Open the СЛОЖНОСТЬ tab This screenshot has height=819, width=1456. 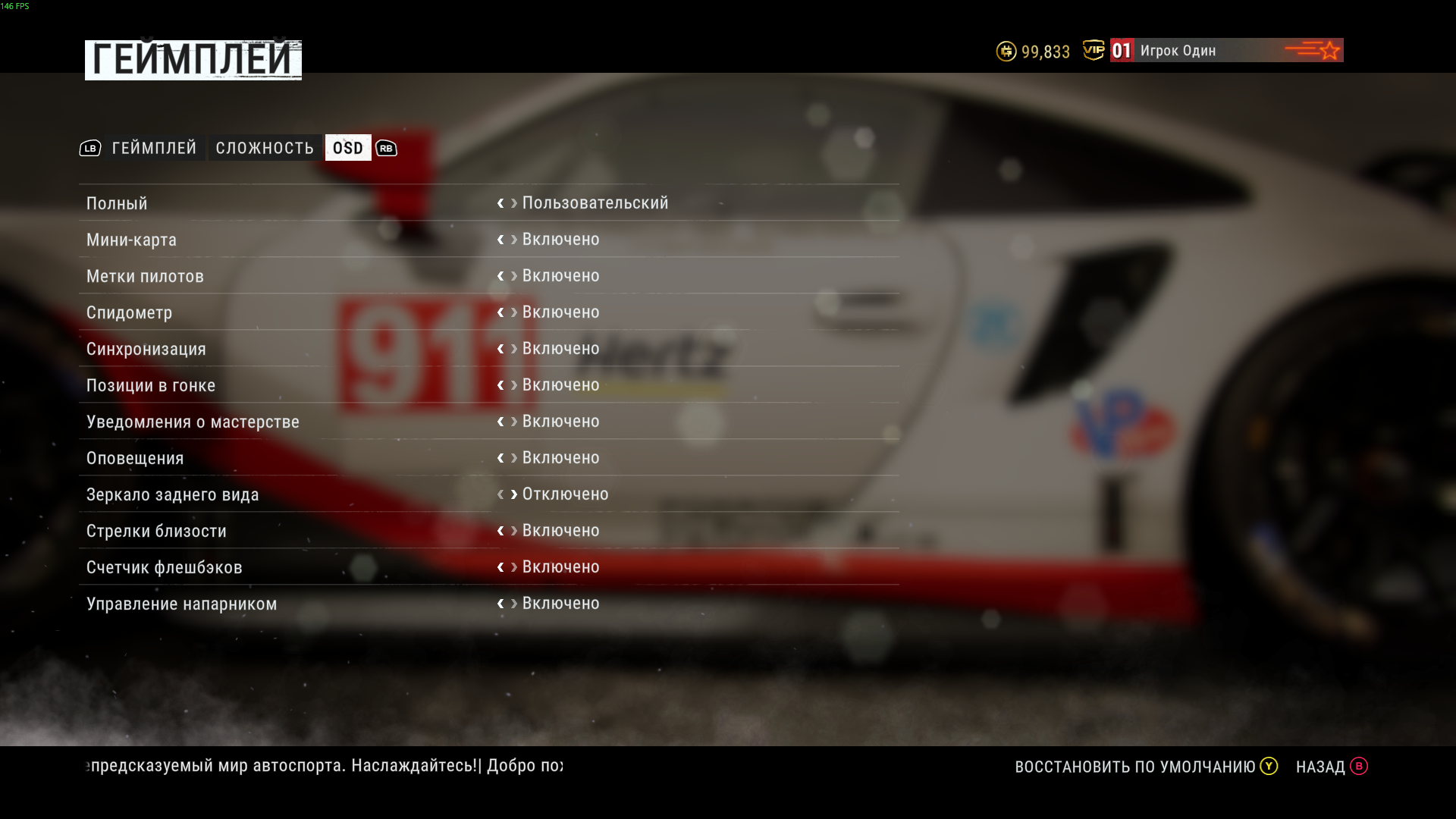pos(265,148)
